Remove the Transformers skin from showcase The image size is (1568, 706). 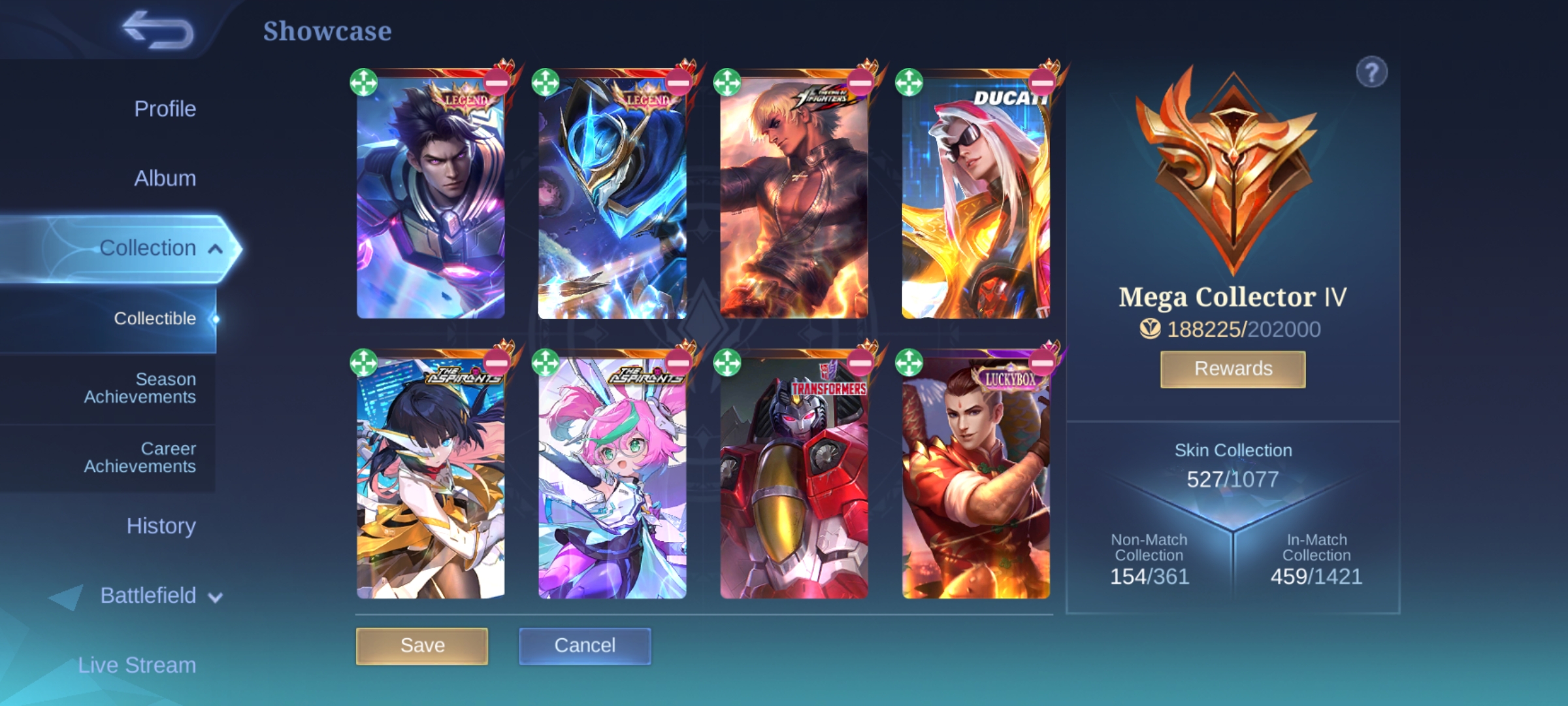pyautogui.click(x=860, y=363)
